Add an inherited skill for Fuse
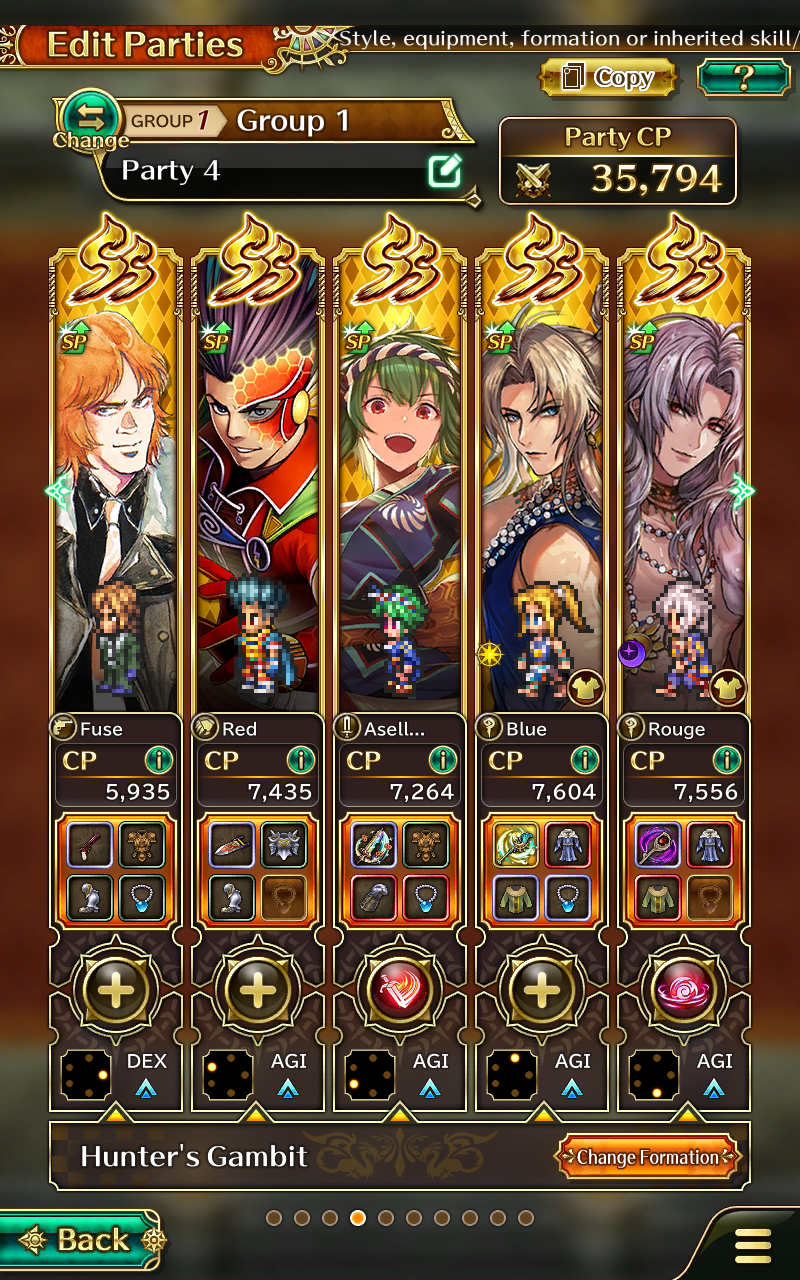 click(x=116, y=990)
